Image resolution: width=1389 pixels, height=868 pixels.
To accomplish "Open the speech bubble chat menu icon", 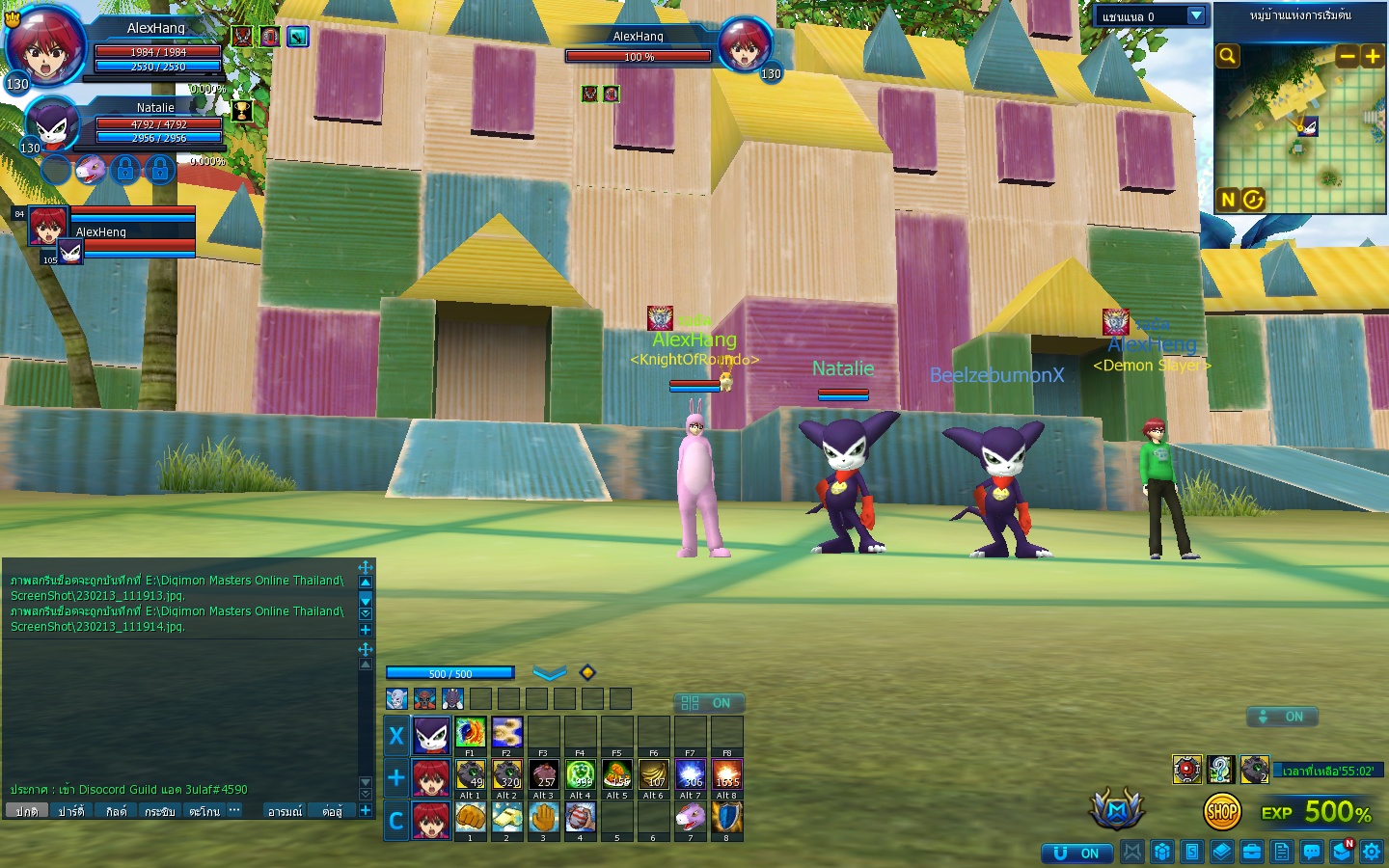I will point(1312,852).
